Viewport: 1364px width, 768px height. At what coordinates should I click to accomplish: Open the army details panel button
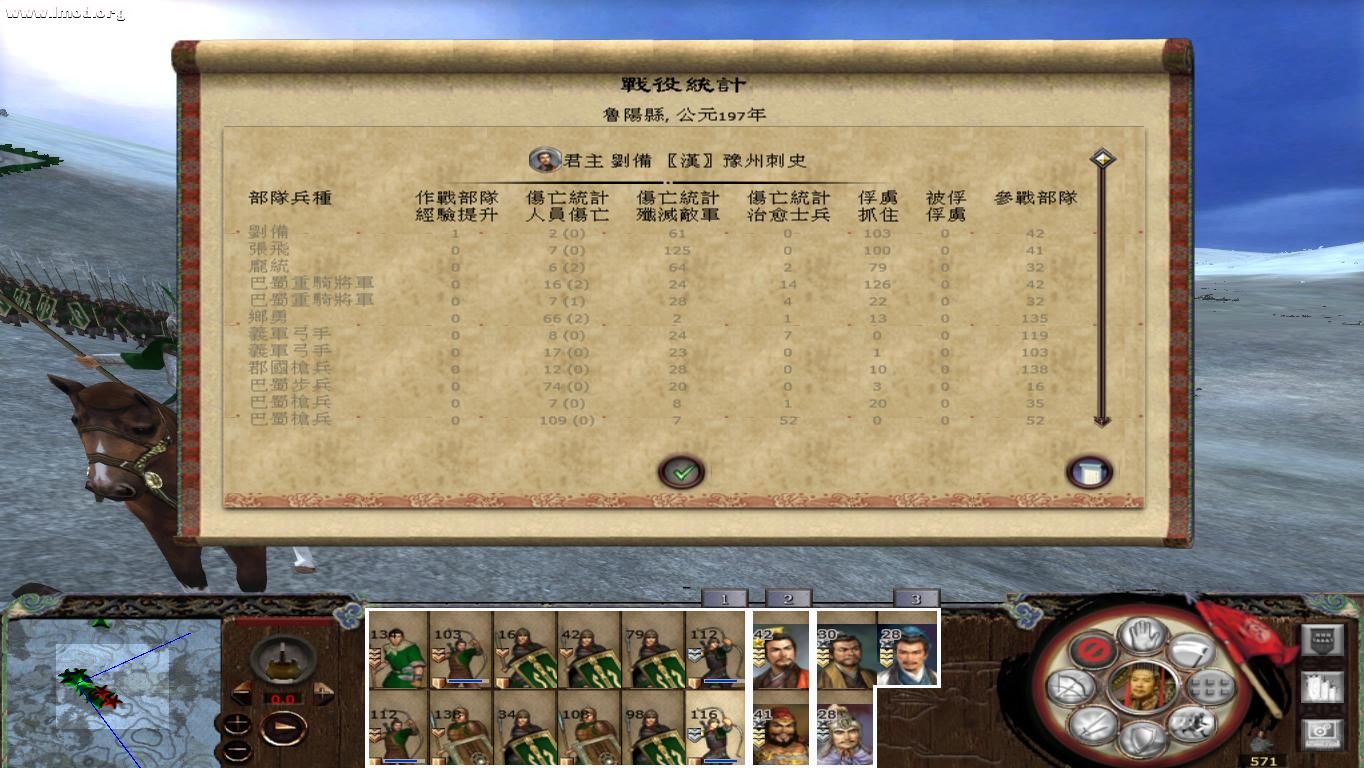tap(1323, 686)
